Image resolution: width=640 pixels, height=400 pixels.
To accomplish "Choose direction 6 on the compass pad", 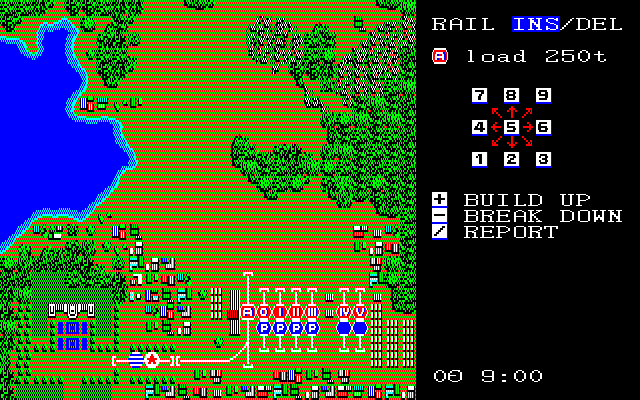I will [x=543, y=128].
